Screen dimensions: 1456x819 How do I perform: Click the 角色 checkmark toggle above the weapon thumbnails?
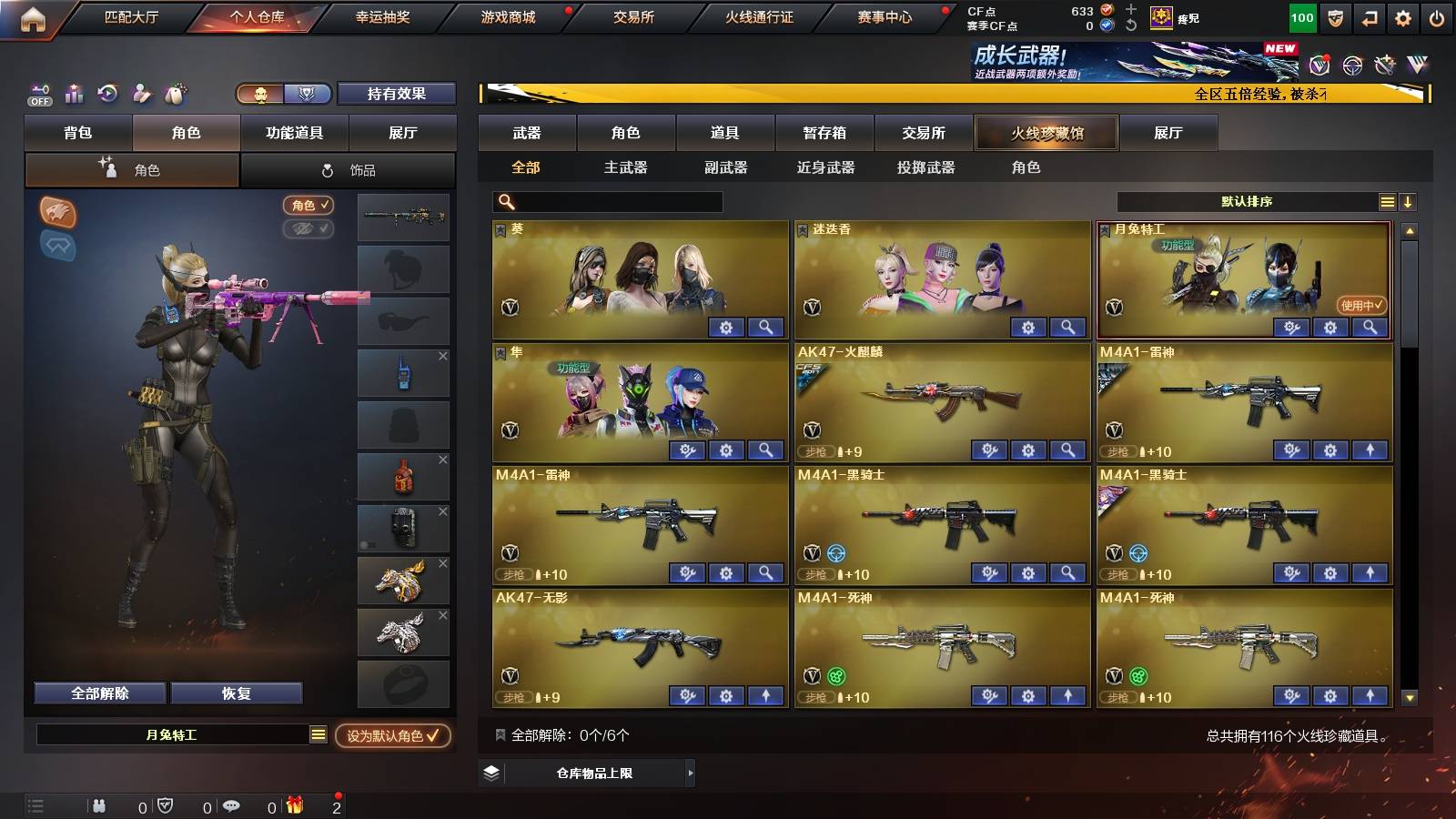coord(309,205)
